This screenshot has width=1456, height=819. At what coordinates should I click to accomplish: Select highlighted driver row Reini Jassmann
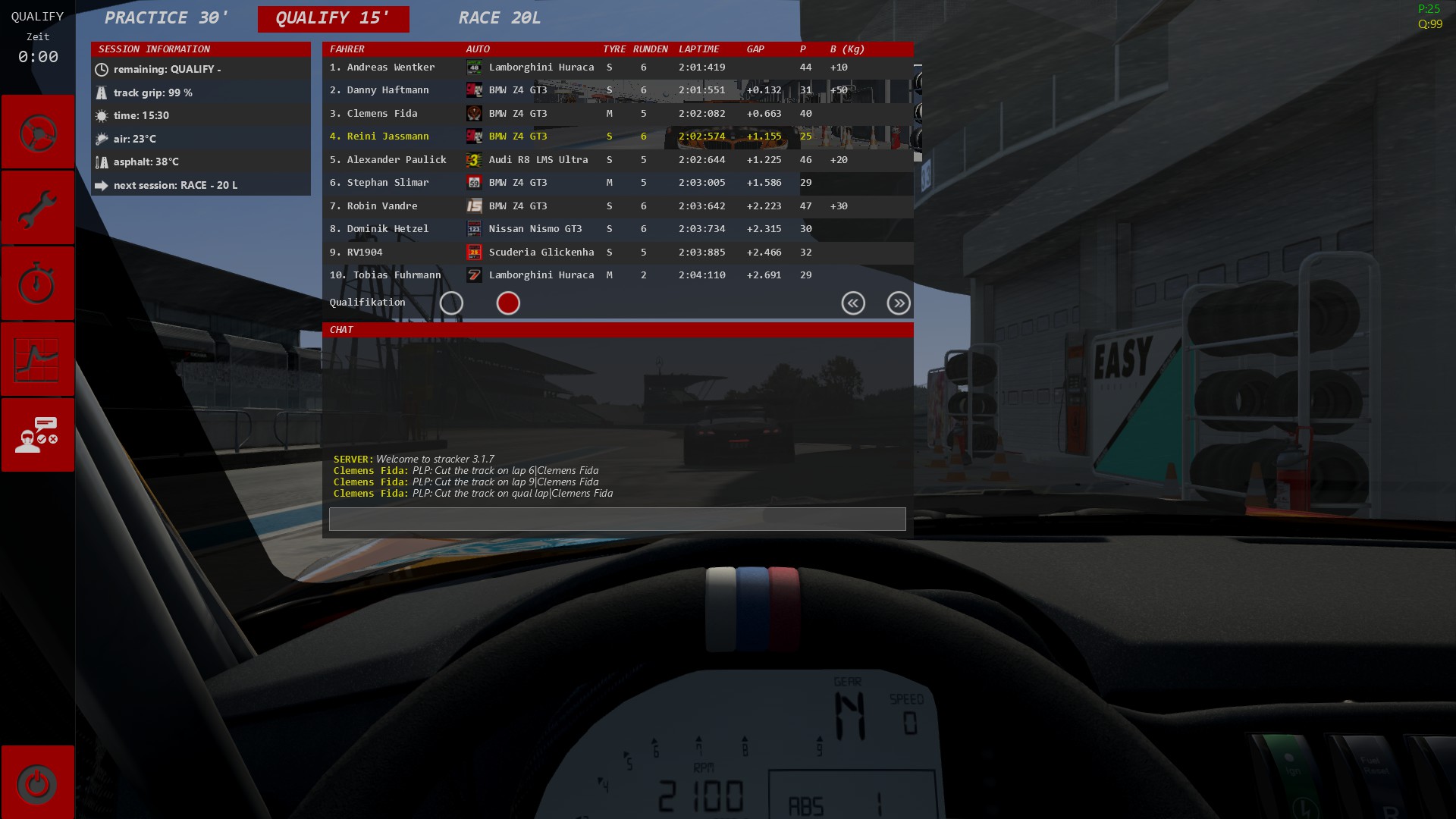click(x=388, y=136)
